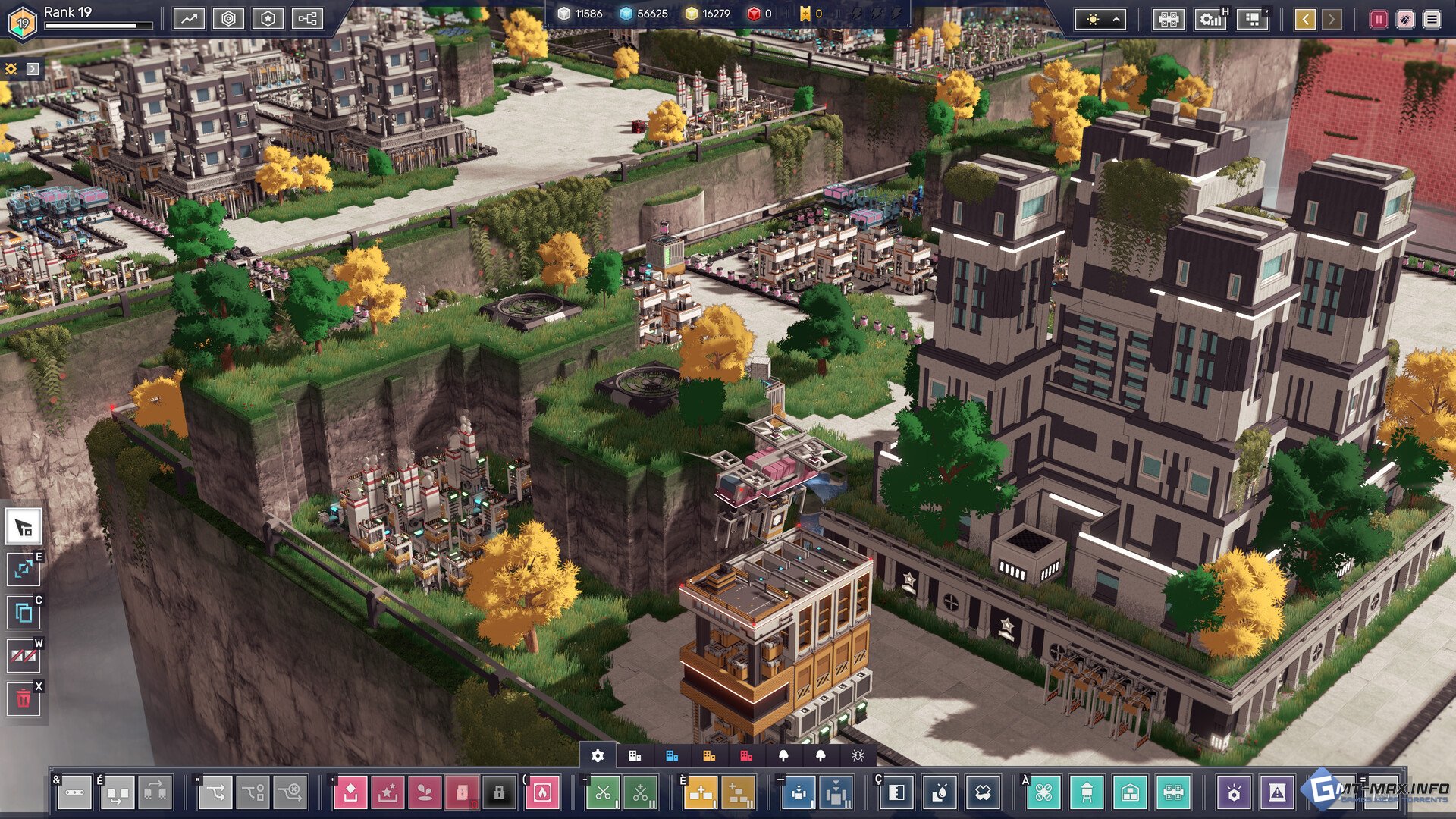The height and width of the screenshot is (819, 1456).
Task: Choose the green scissors cutter building
Action: (x=603, y=793)
